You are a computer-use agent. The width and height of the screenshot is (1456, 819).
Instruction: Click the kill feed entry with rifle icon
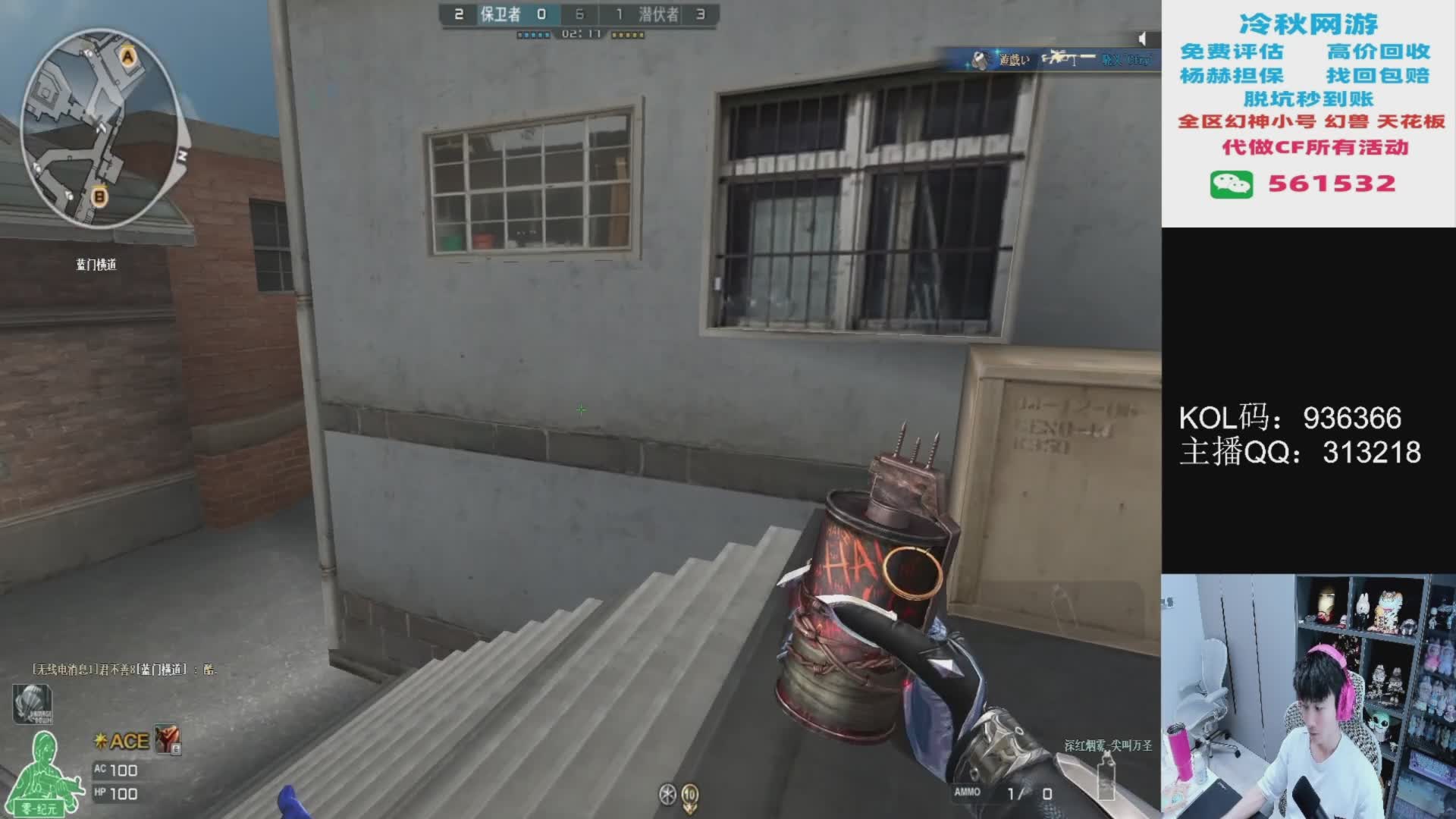[1062, 59]
